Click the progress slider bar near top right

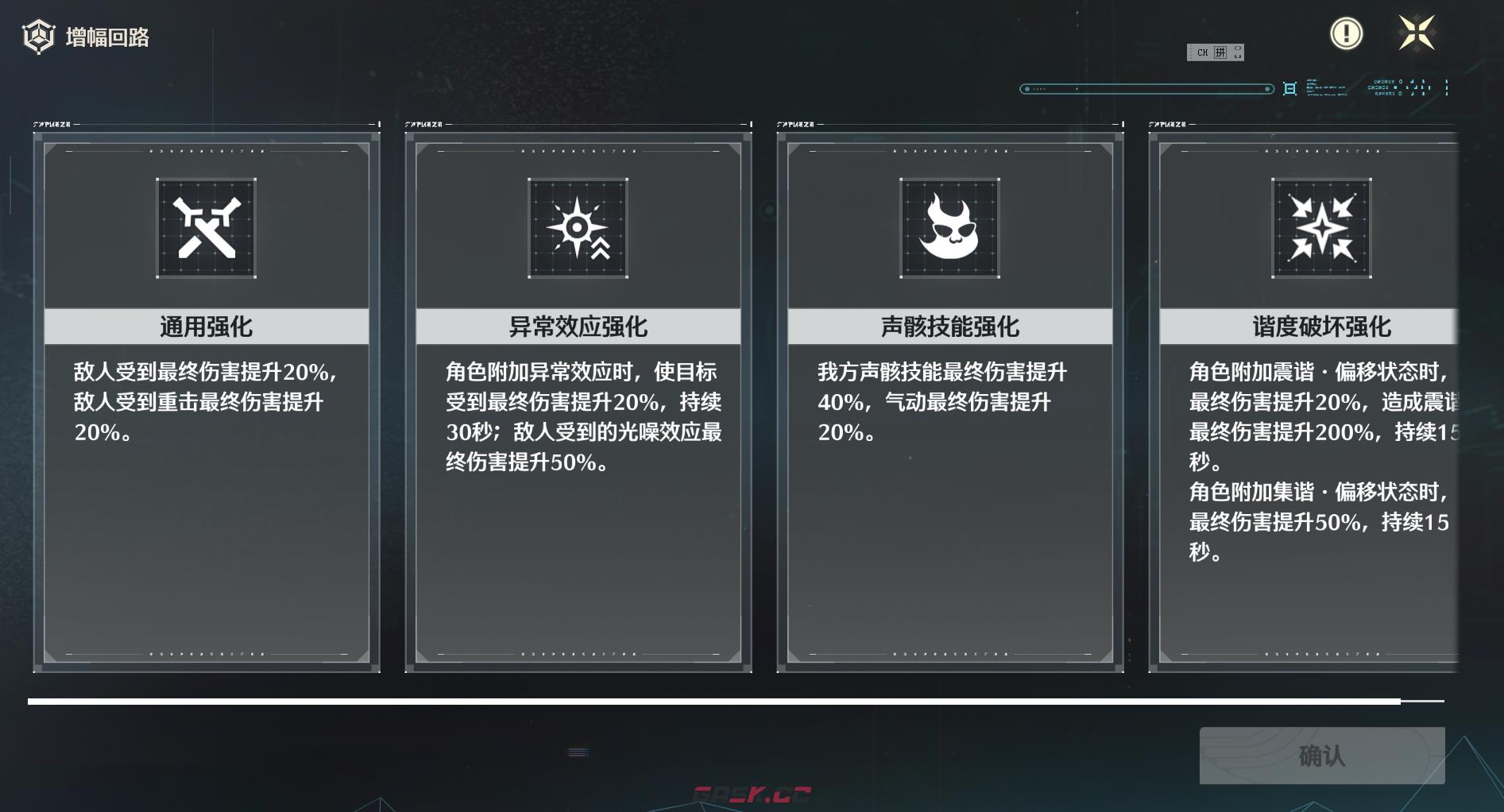1146,88
